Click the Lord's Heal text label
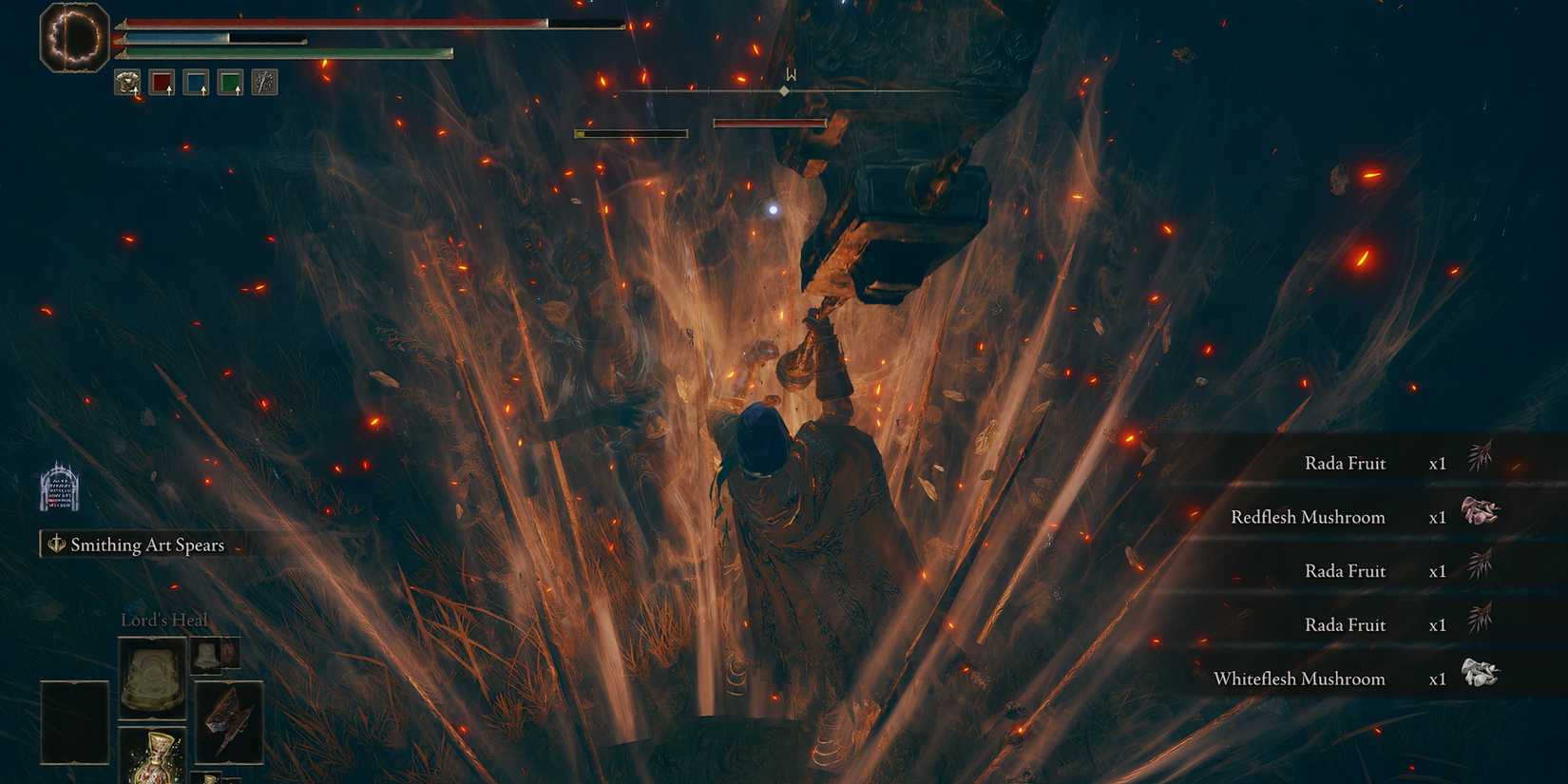1568x784 pixels. click(163, 620)
